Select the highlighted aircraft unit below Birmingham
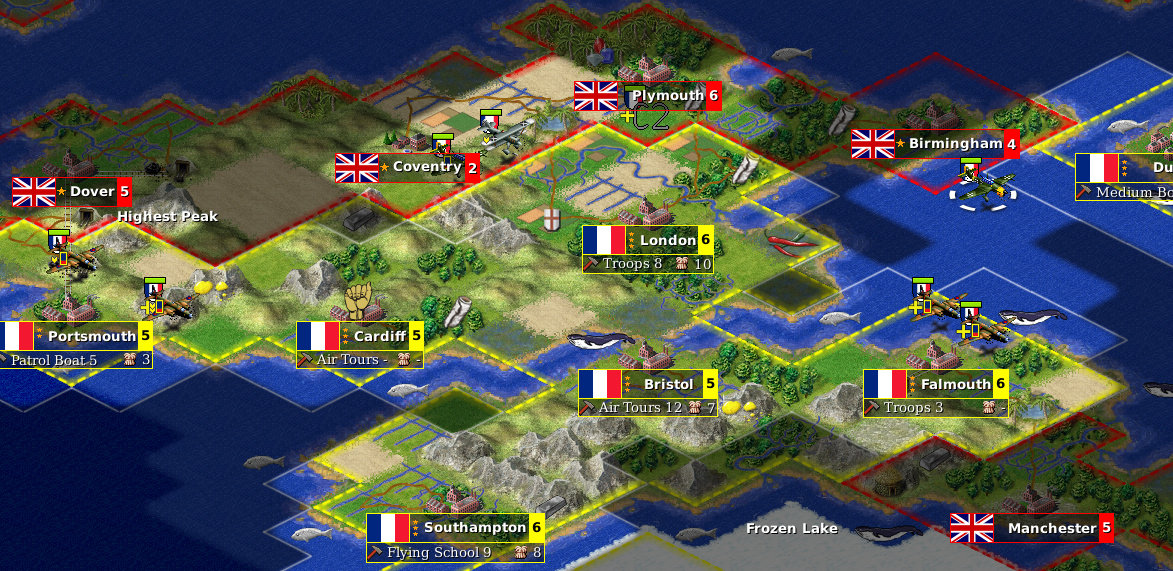The width and height of the screenshot is (1173, 571). point(982,187)
